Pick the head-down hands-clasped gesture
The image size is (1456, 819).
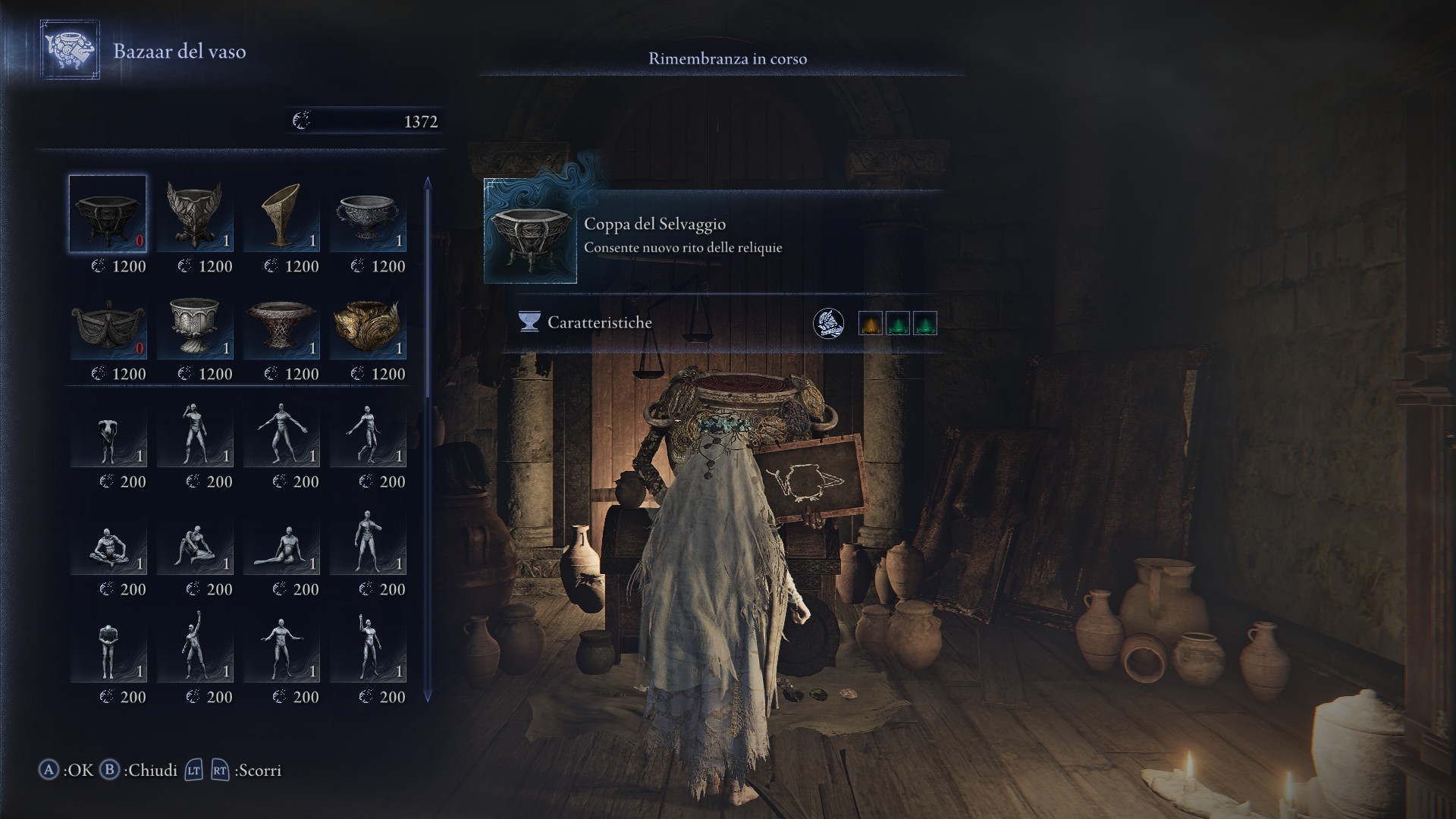108,649
